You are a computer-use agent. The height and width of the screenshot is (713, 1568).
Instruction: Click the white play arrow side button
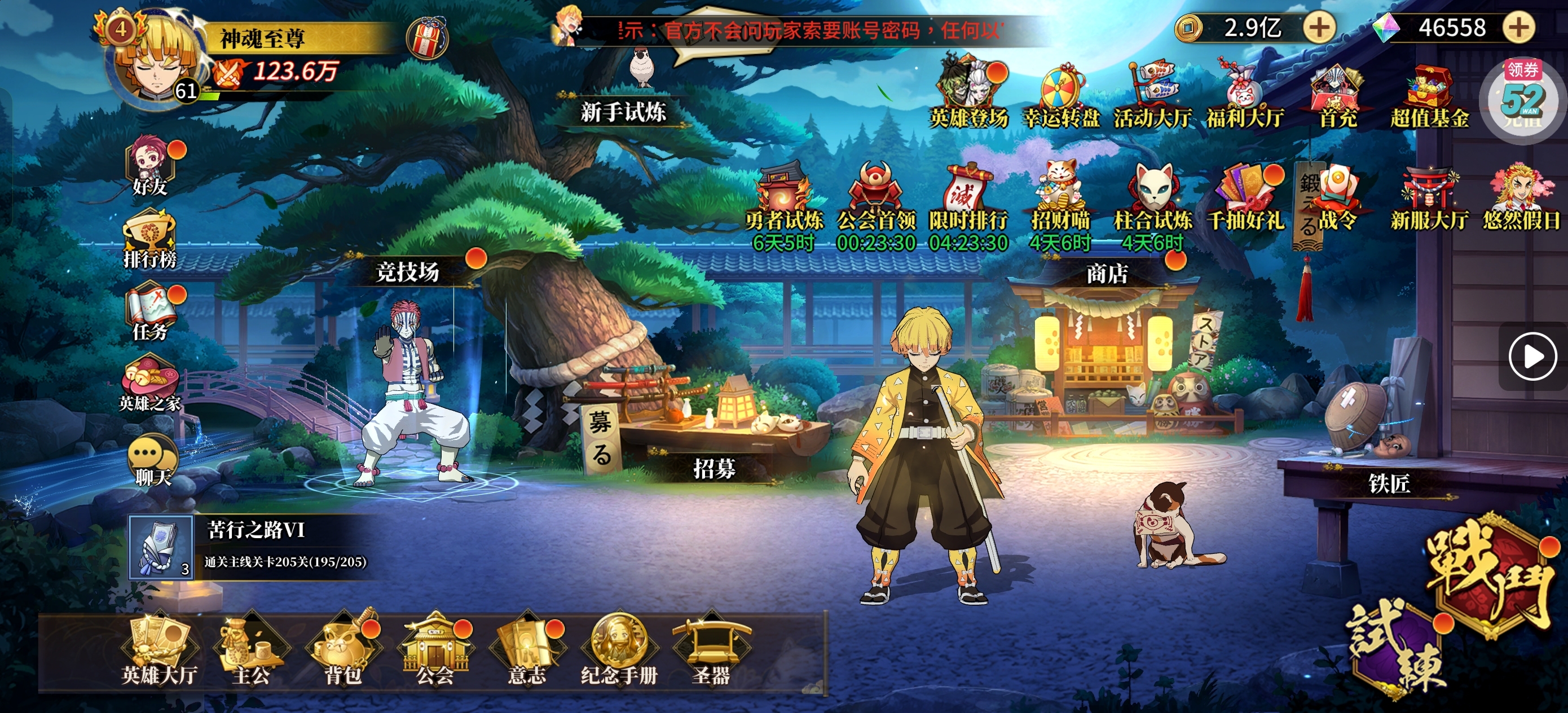1531,357
